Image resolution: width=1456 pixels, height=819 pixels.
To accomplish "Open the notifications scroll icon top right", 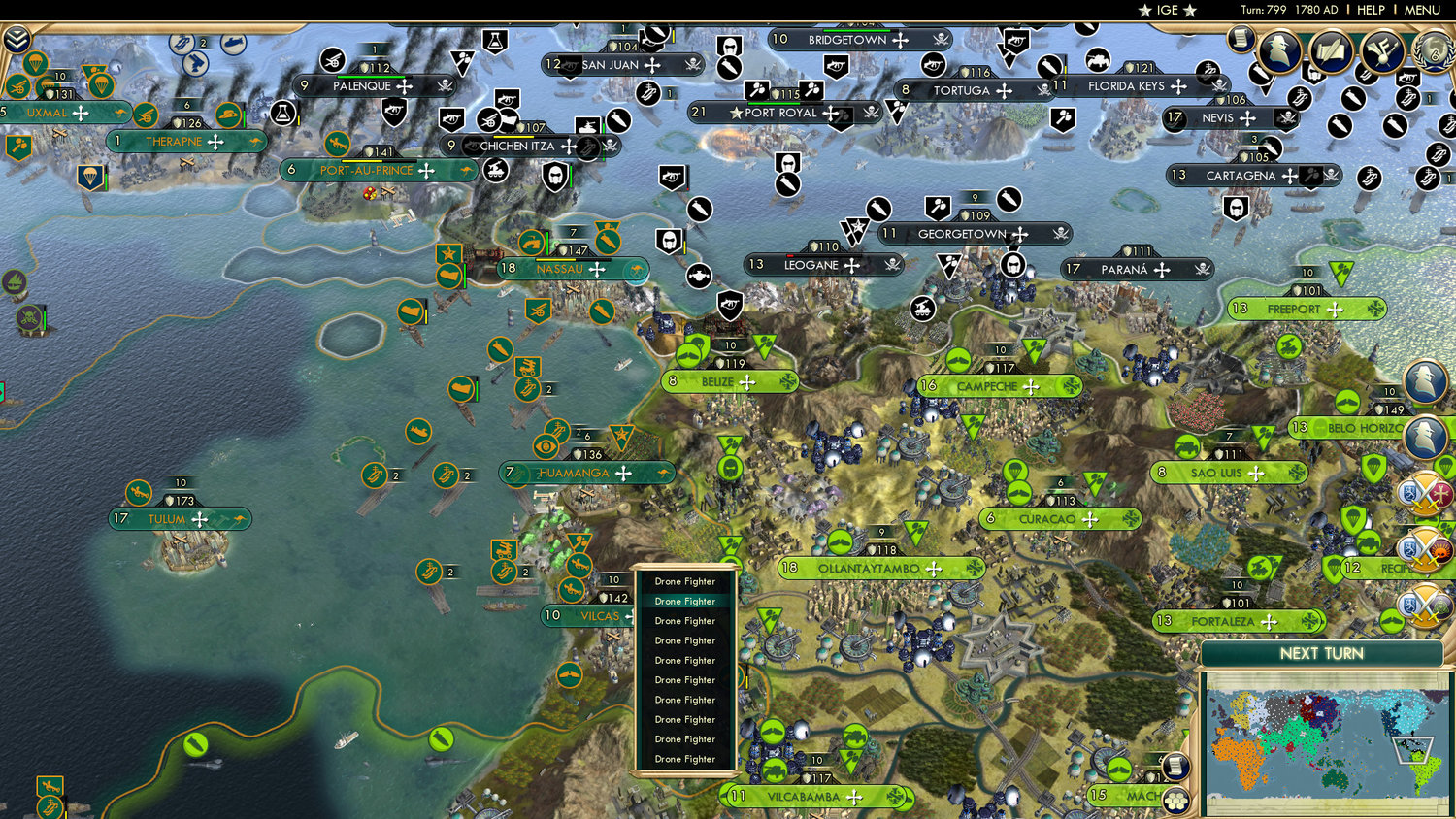I will 1242,40.
